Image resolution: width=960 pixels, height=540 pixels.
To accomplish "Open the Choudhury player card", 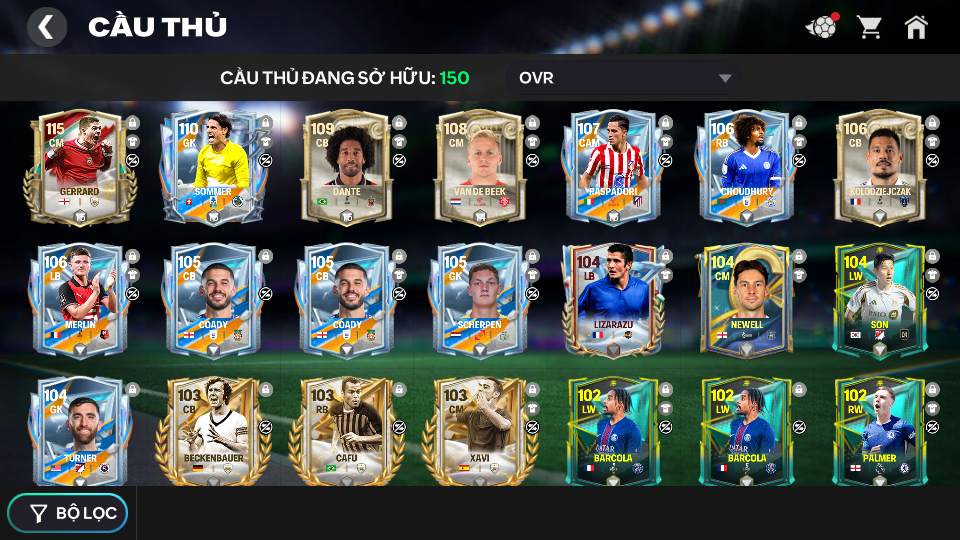I will 745,167.
